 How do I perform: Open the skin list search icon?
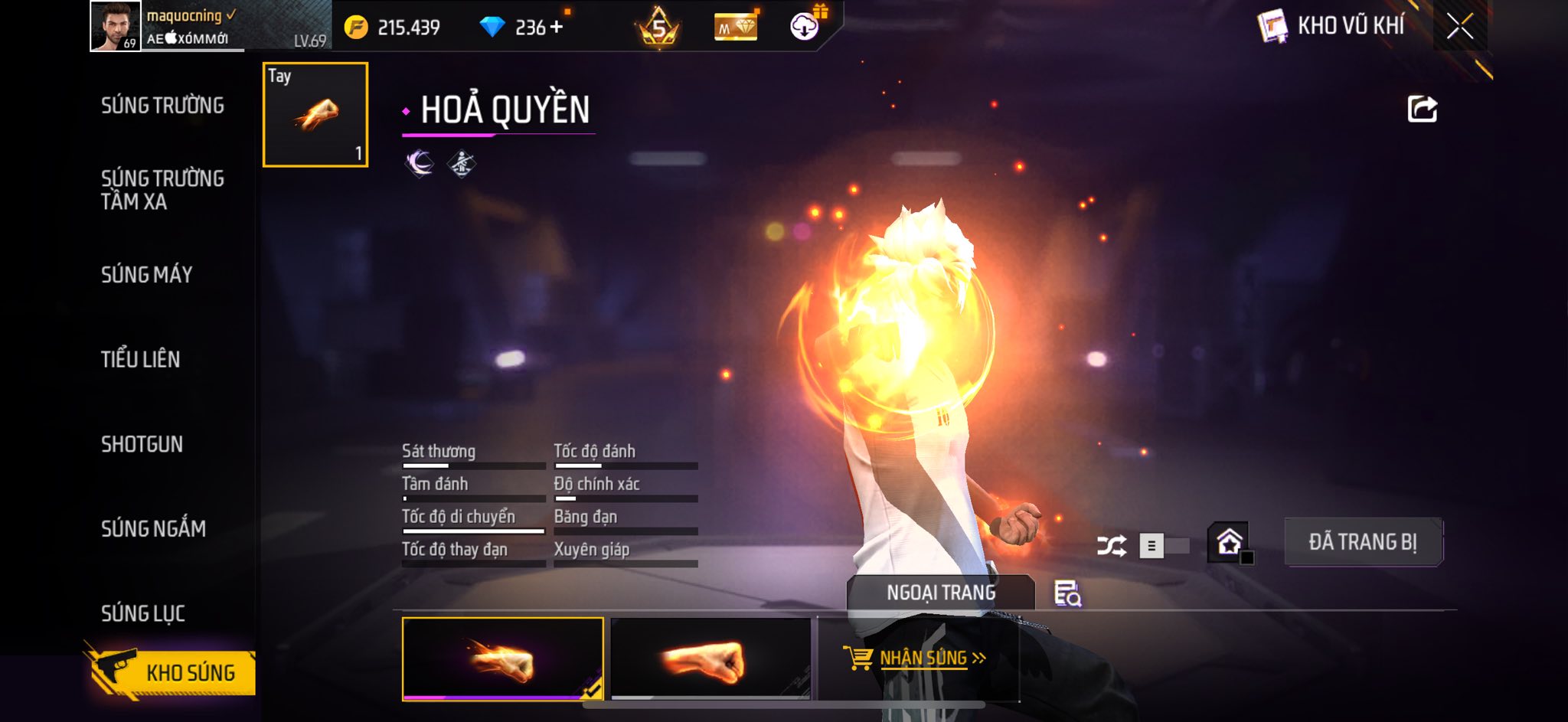(1067, 593)
